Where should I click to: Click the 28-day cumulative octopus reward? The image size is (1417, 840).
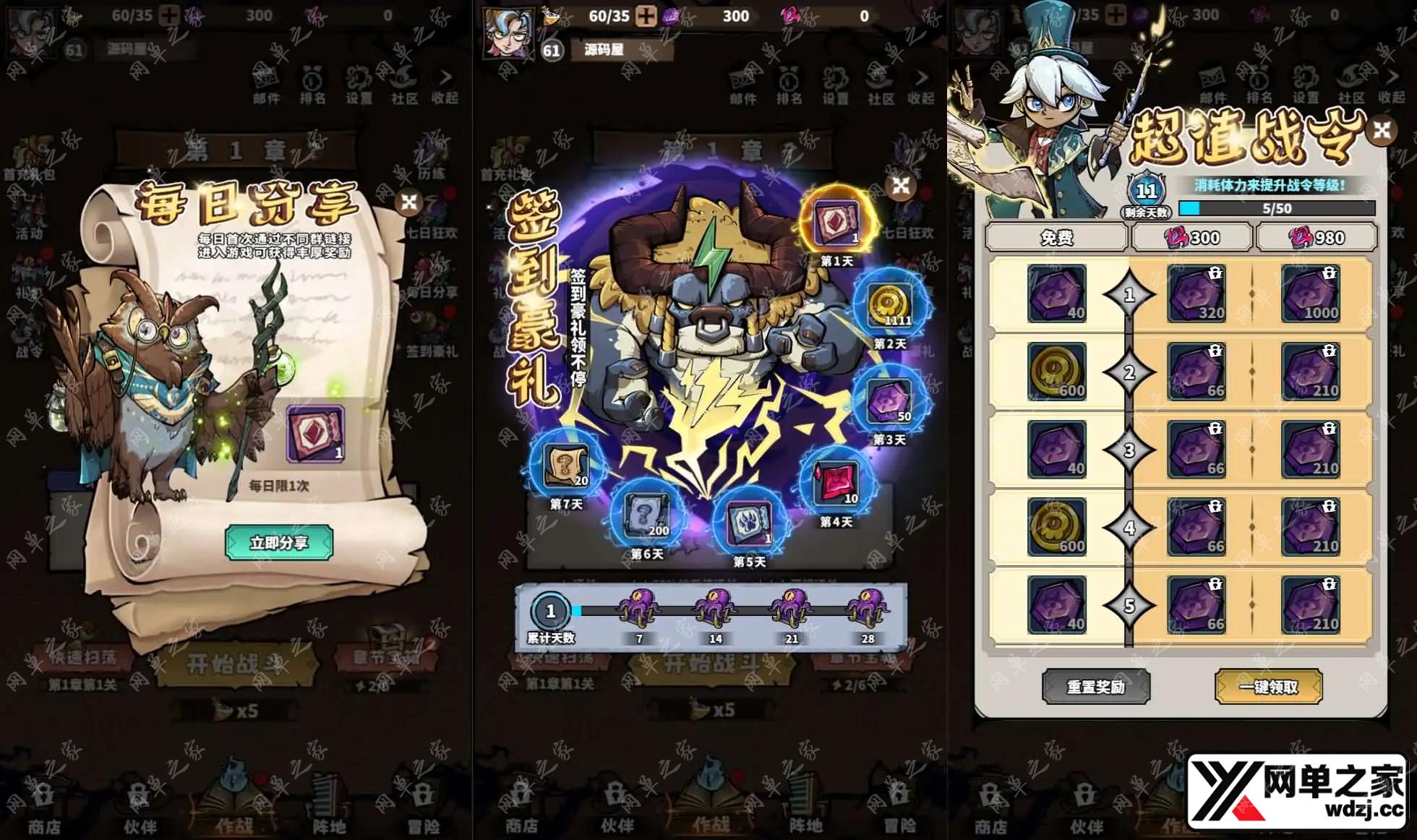(867, 609)
